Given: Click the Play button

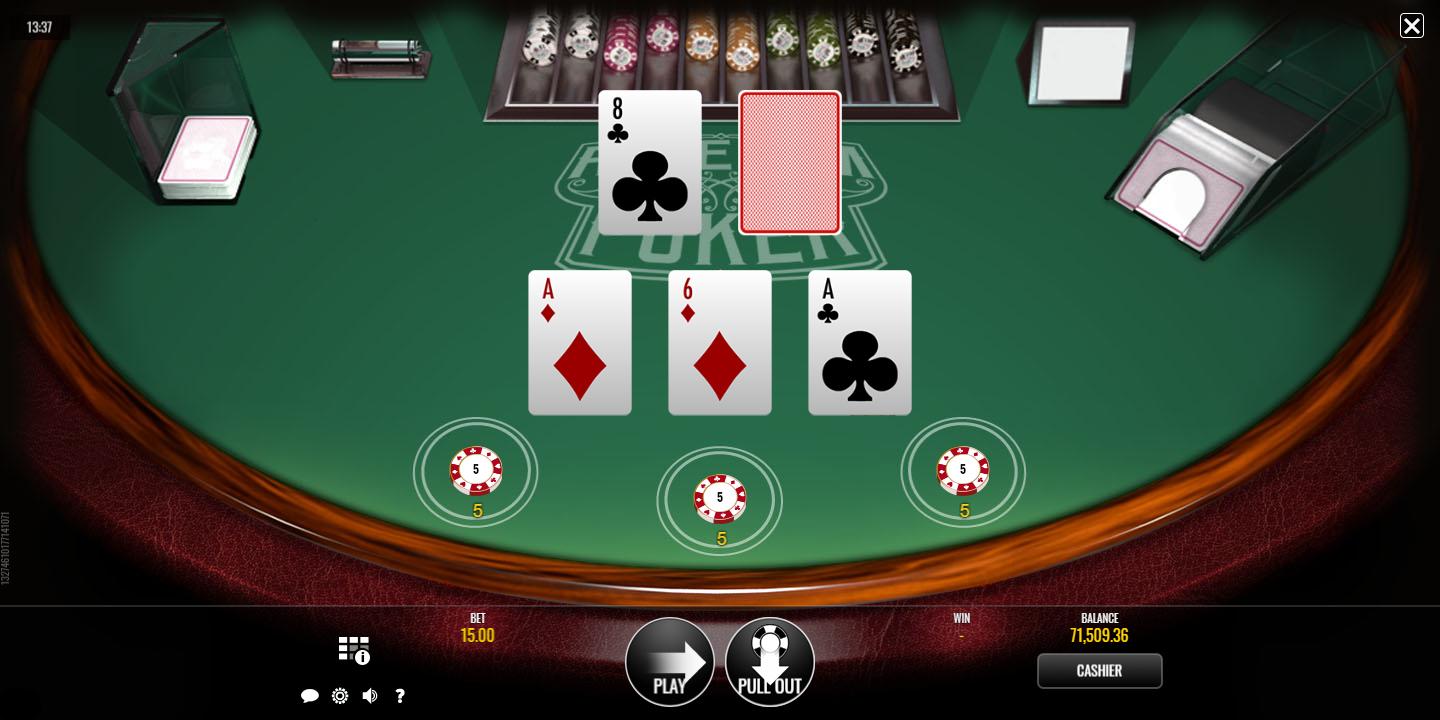Looking at the screenshot, I should pos(670,662).
